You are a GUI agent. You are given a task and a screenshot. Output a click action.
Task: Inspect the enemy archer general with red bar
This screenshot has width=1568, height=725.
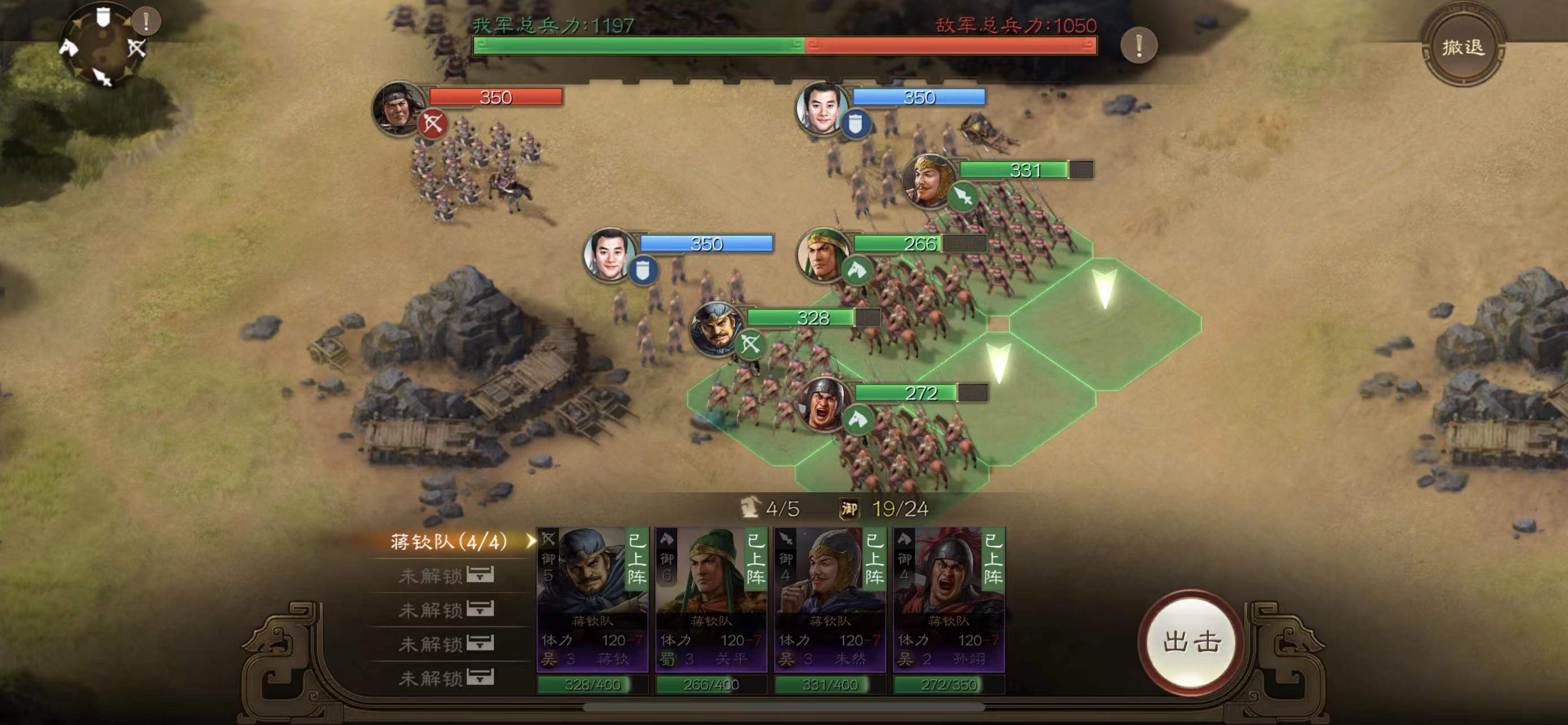(399, 108)
